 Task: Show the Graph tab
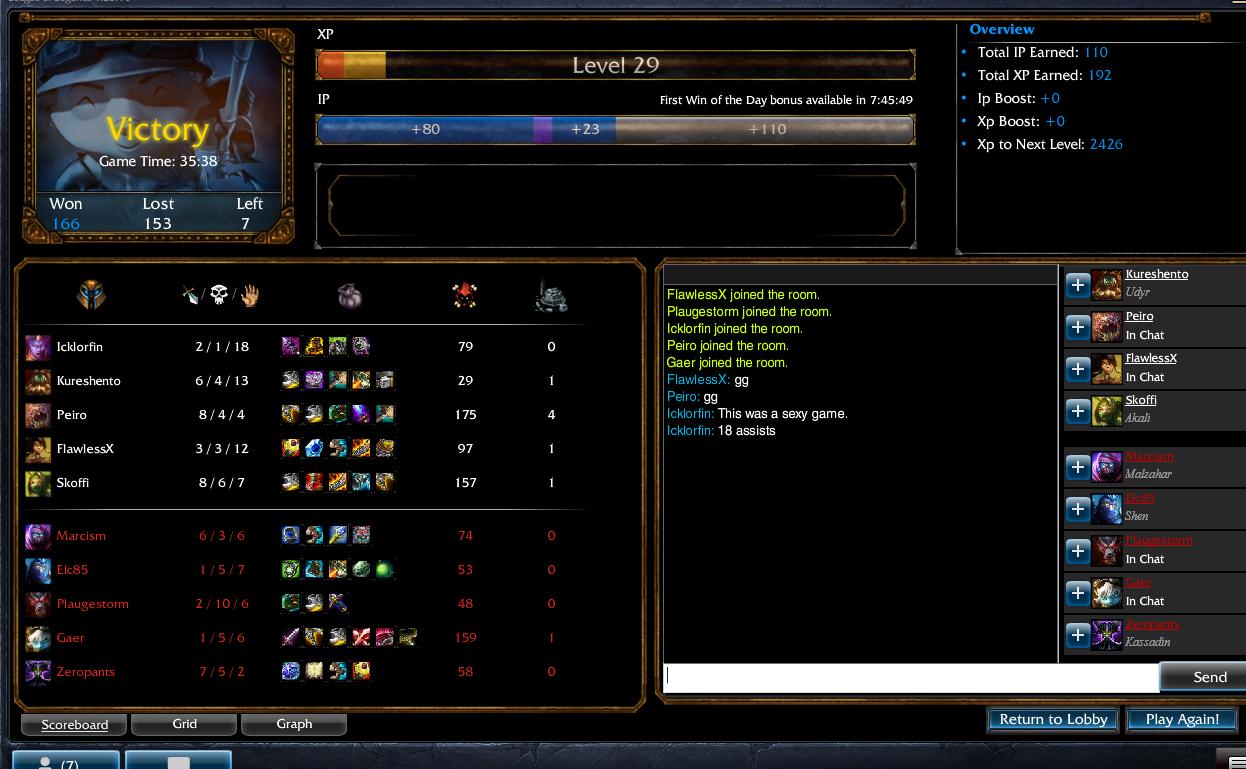[x=294, y=724]
